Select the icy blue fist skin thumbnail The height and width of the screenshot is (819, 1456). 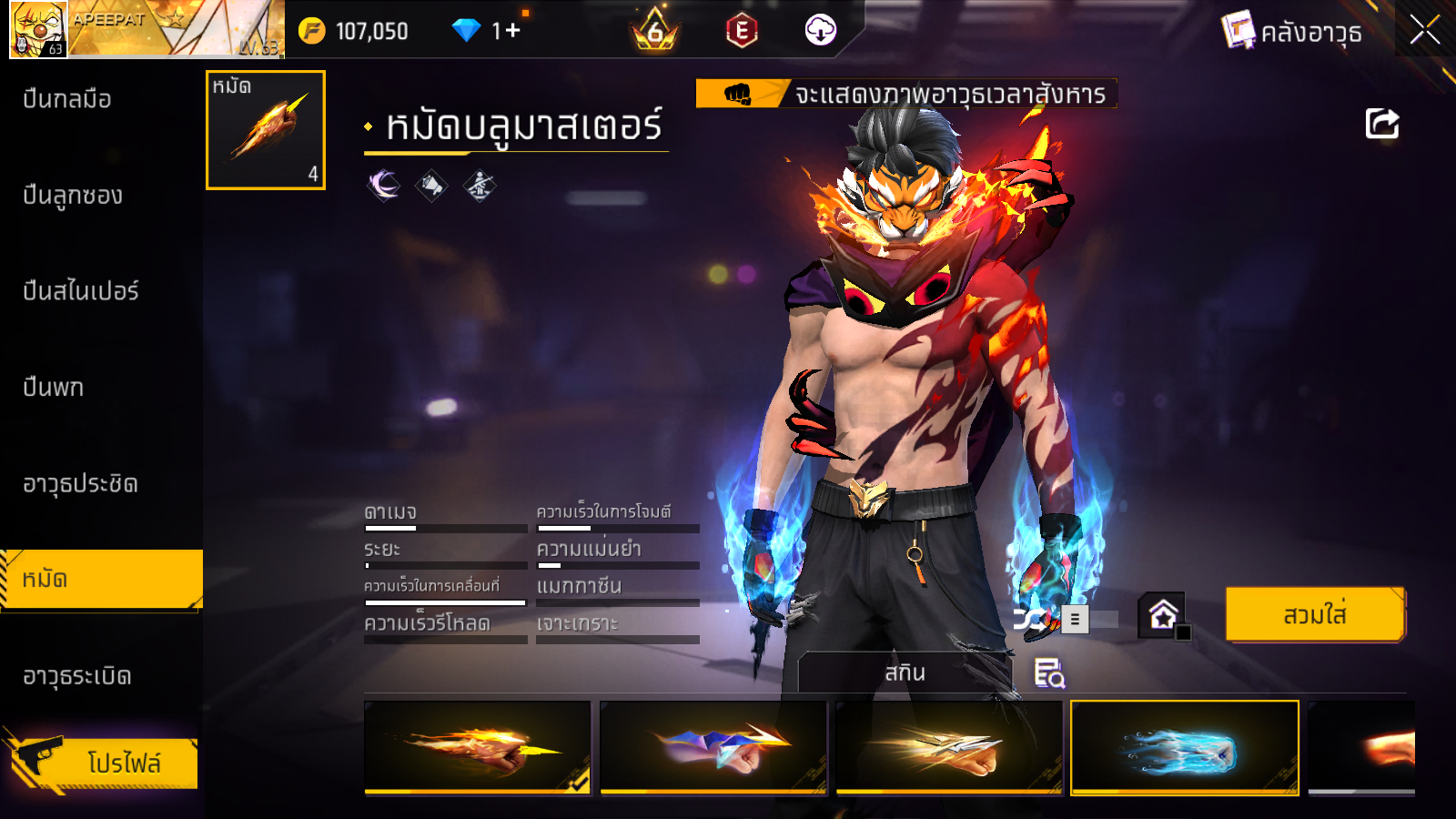[1185, 747]
